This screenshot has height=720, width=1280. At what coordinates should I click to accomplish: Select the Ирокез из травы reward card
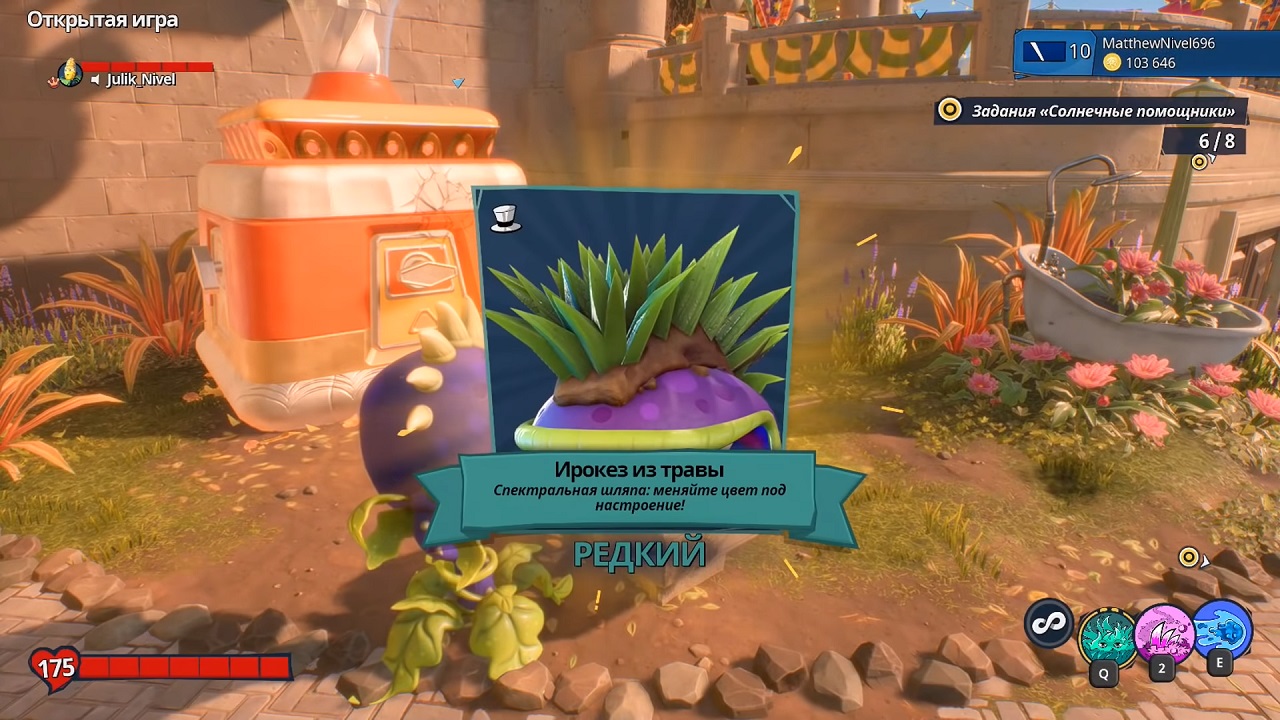click(x=637, y=330)
